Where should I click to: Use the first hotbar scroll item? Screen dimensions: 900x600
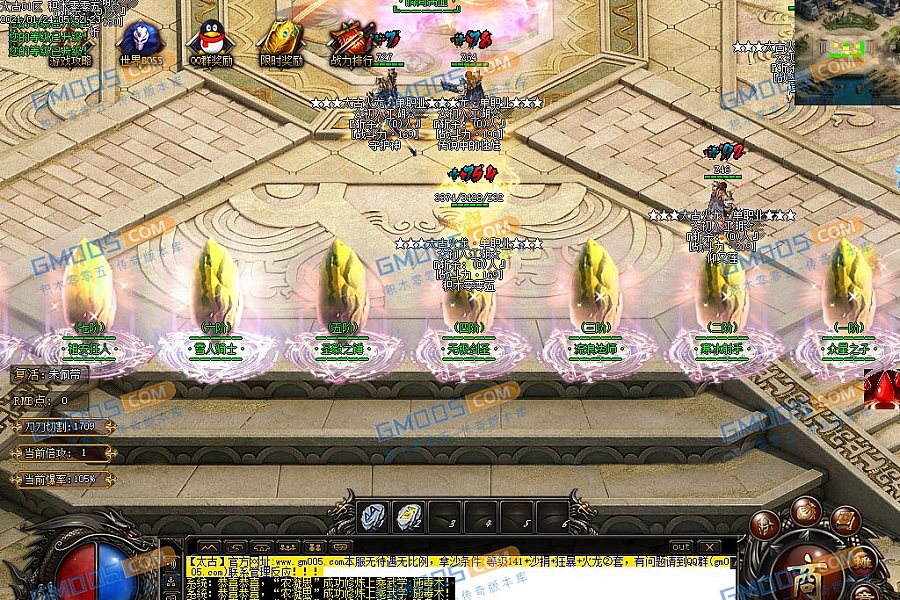point(374,516)
